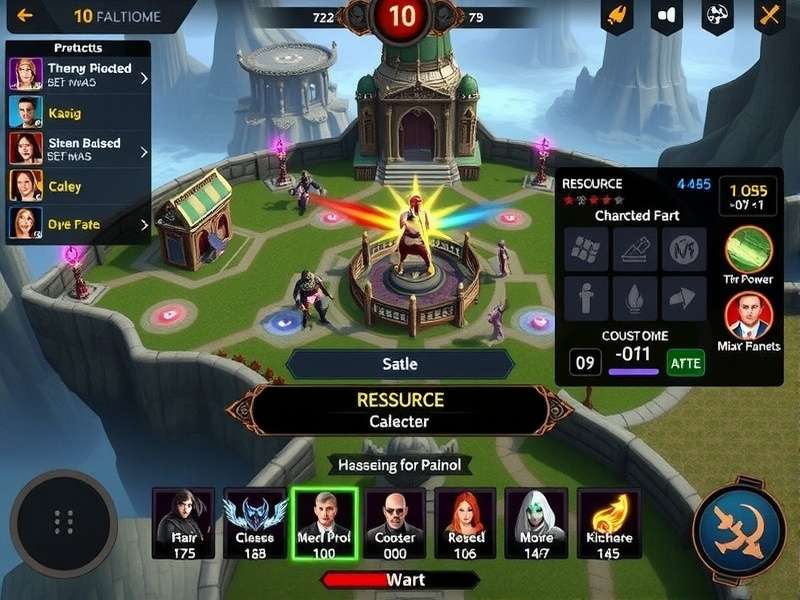
Task: Activate the green Tfr Power icon
Action: (x=748, y=250)
